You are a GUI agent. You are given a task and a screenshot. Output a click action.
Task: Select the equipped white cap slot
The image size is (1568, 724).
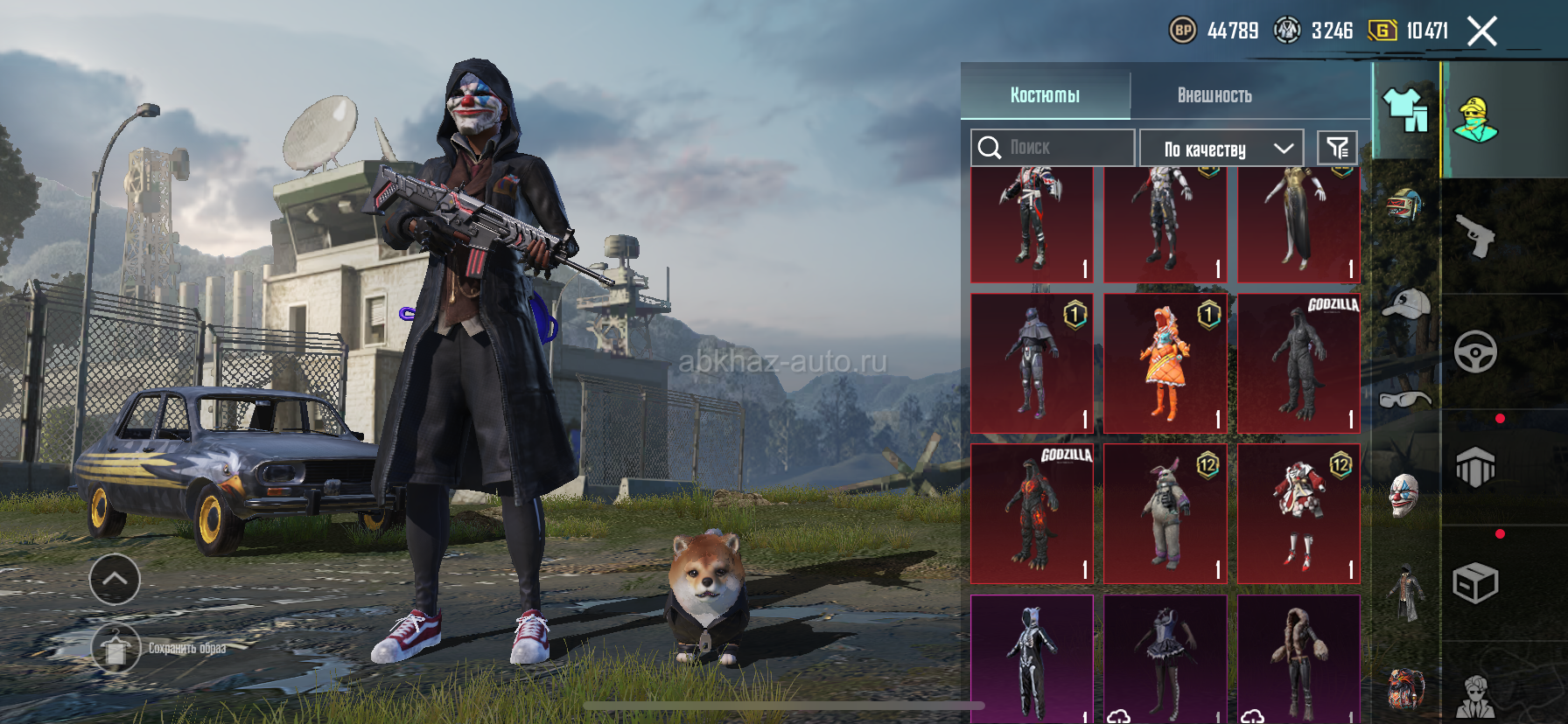click(1404, 304)
